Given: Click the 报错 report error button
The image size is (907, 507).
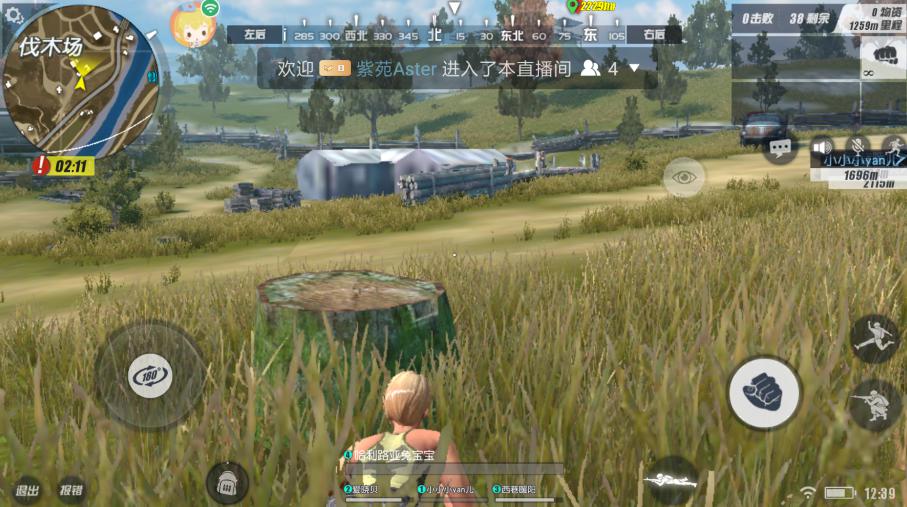Looking at the screenshot, I should pyautogui.click(x=71, y=490).
